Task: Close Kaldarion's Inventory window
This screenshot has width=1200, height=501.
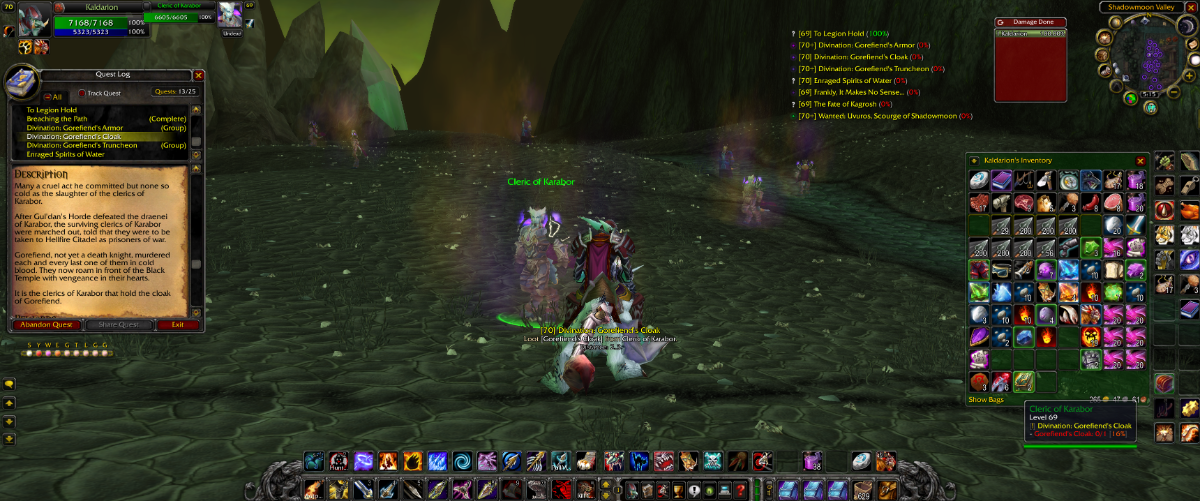Action: pos(1140,160)
